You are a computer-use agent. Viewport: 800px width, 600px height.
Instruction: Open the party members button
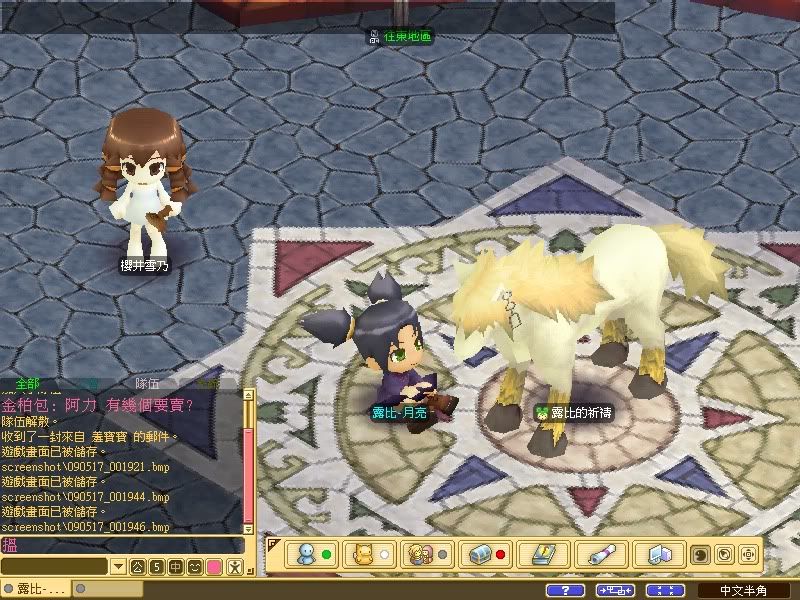pyautogui.click(x=427, y=554)
